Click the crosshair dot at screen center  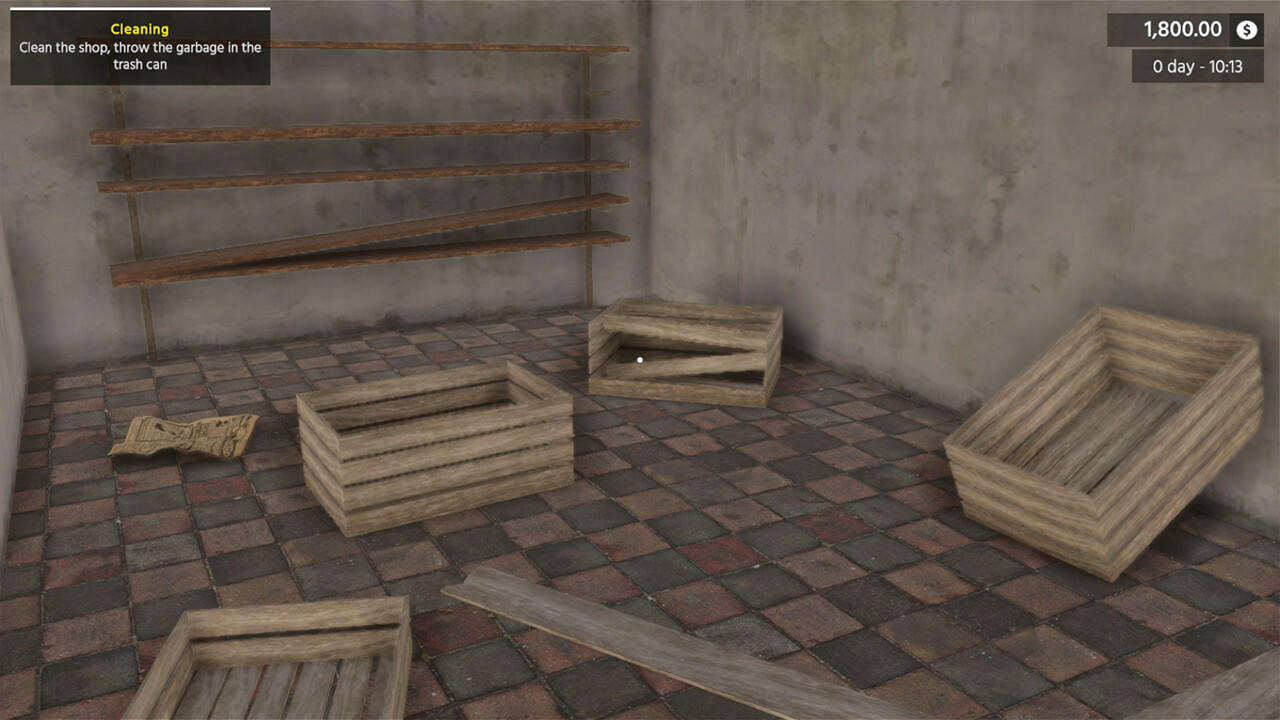pyautogui.click(x=640, y=360)
